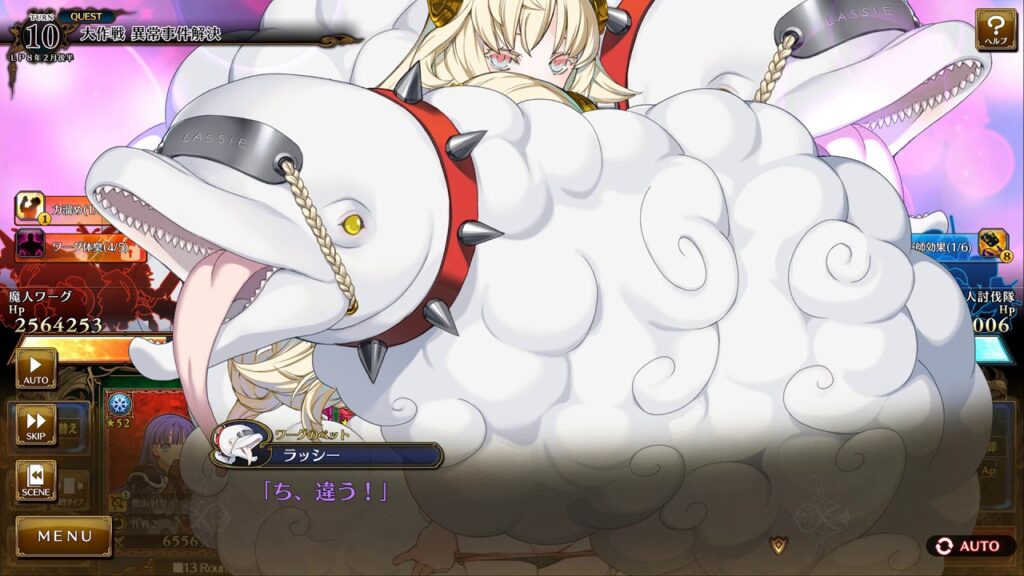
Task: Open the SCENE rewind button
Action: pos(36,481)
